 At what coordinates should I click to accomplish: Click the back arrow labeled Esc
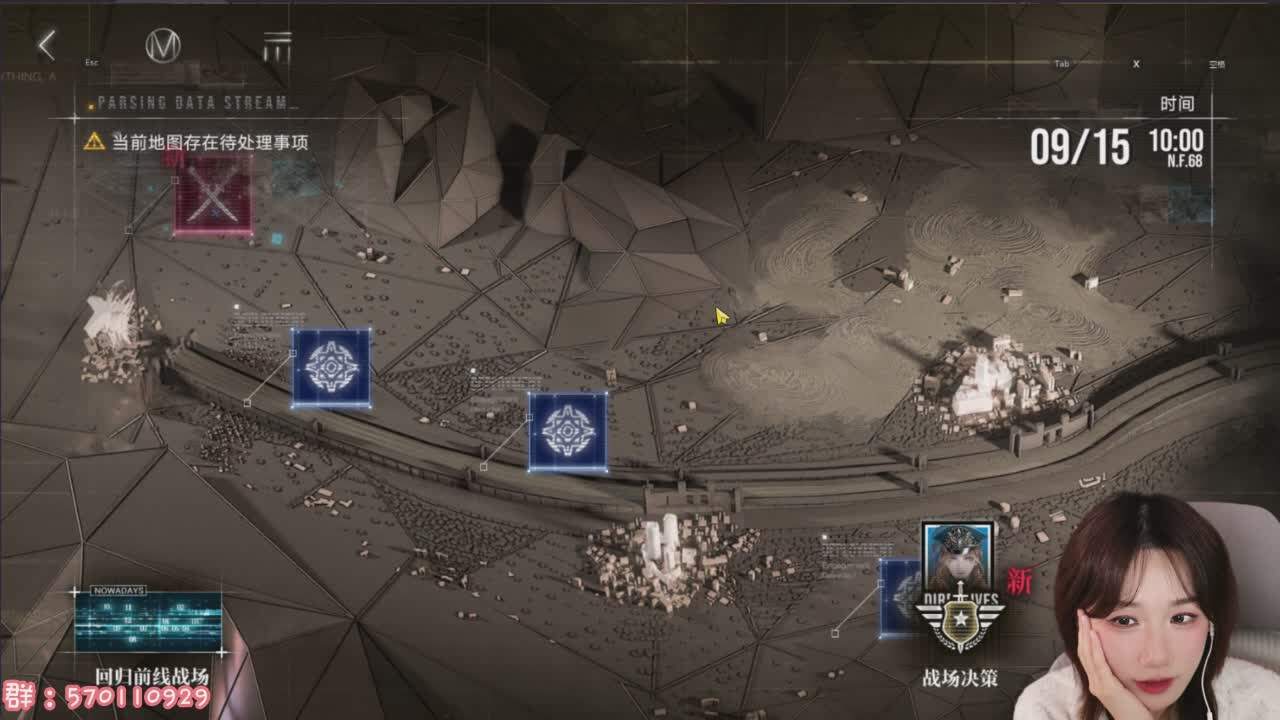click(x=46, y=45)
